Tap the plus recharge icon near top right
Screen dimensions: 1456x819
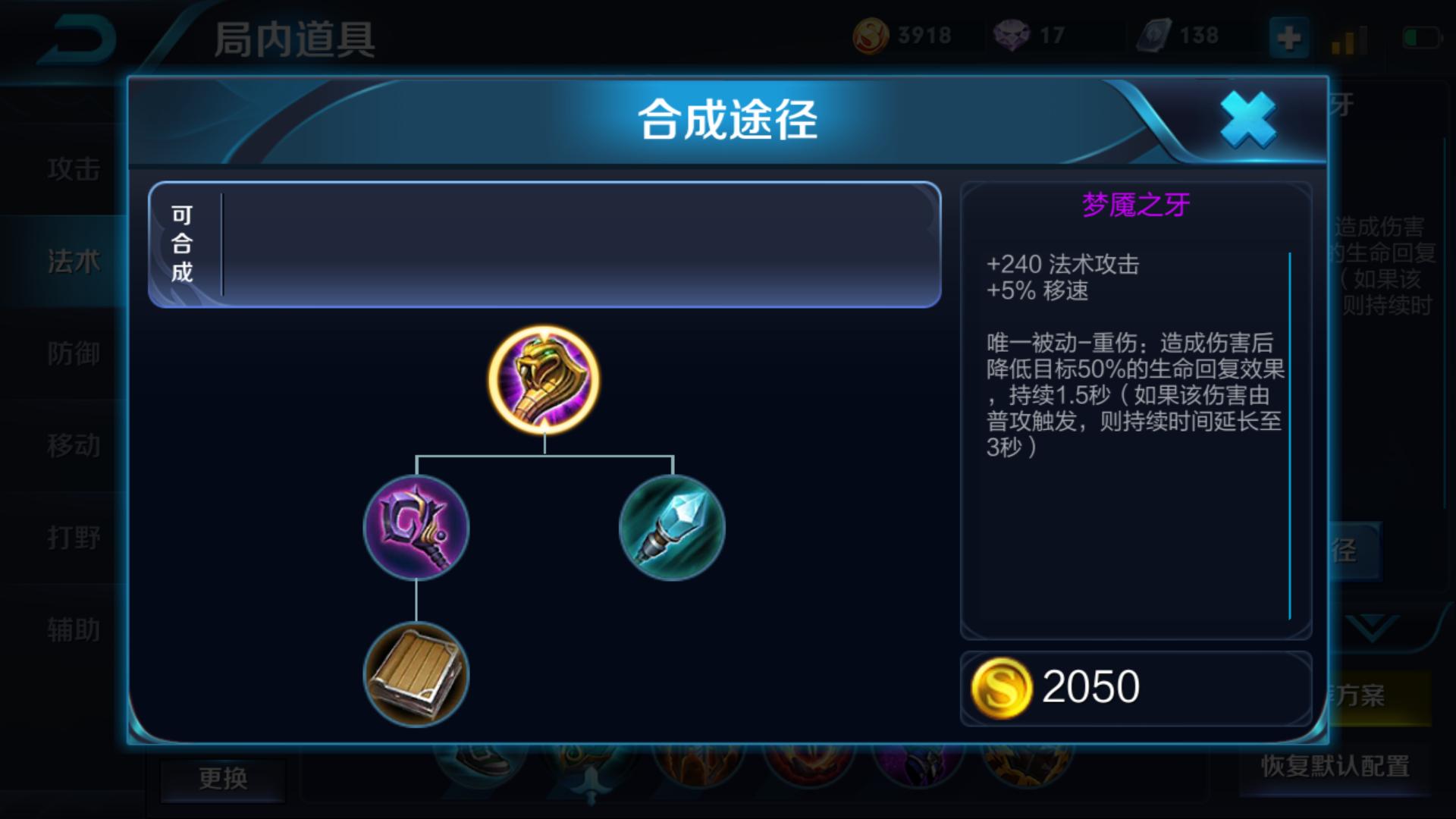1289,37
